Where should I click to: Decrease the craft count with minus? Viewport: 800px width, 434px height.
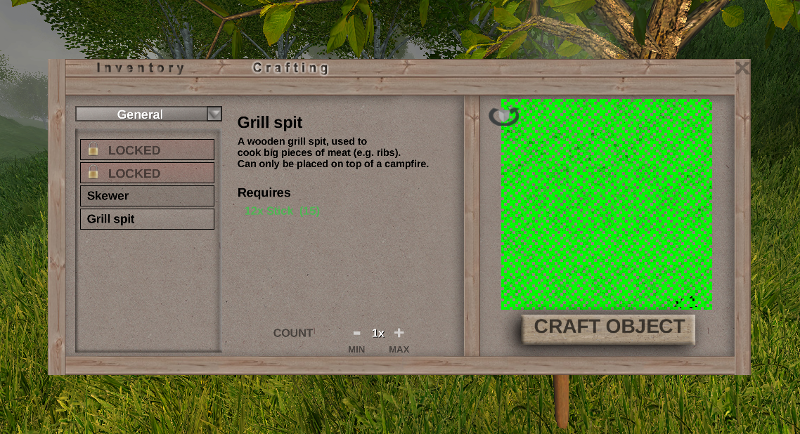pos(356,333)
